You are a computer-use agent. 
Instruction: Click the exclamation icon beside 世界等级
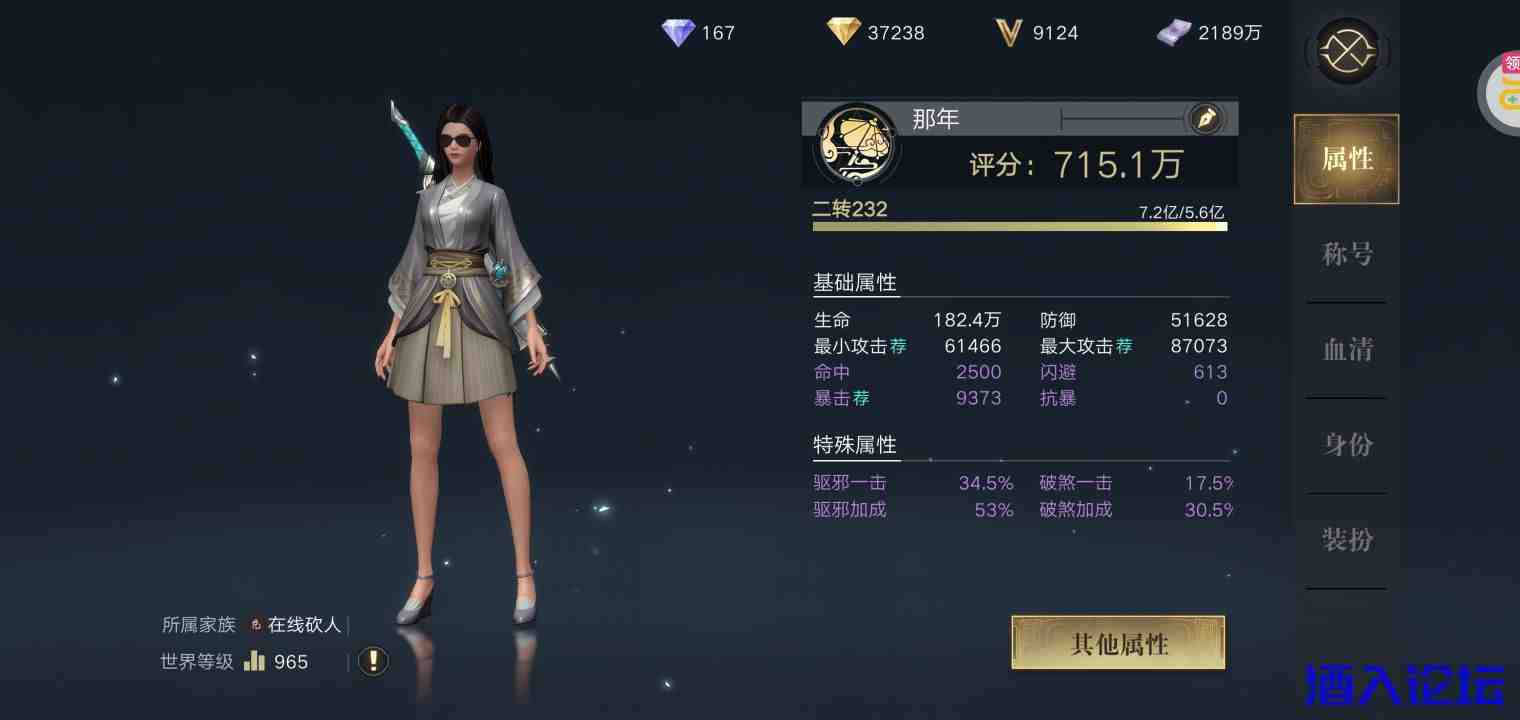pos(372,661)
